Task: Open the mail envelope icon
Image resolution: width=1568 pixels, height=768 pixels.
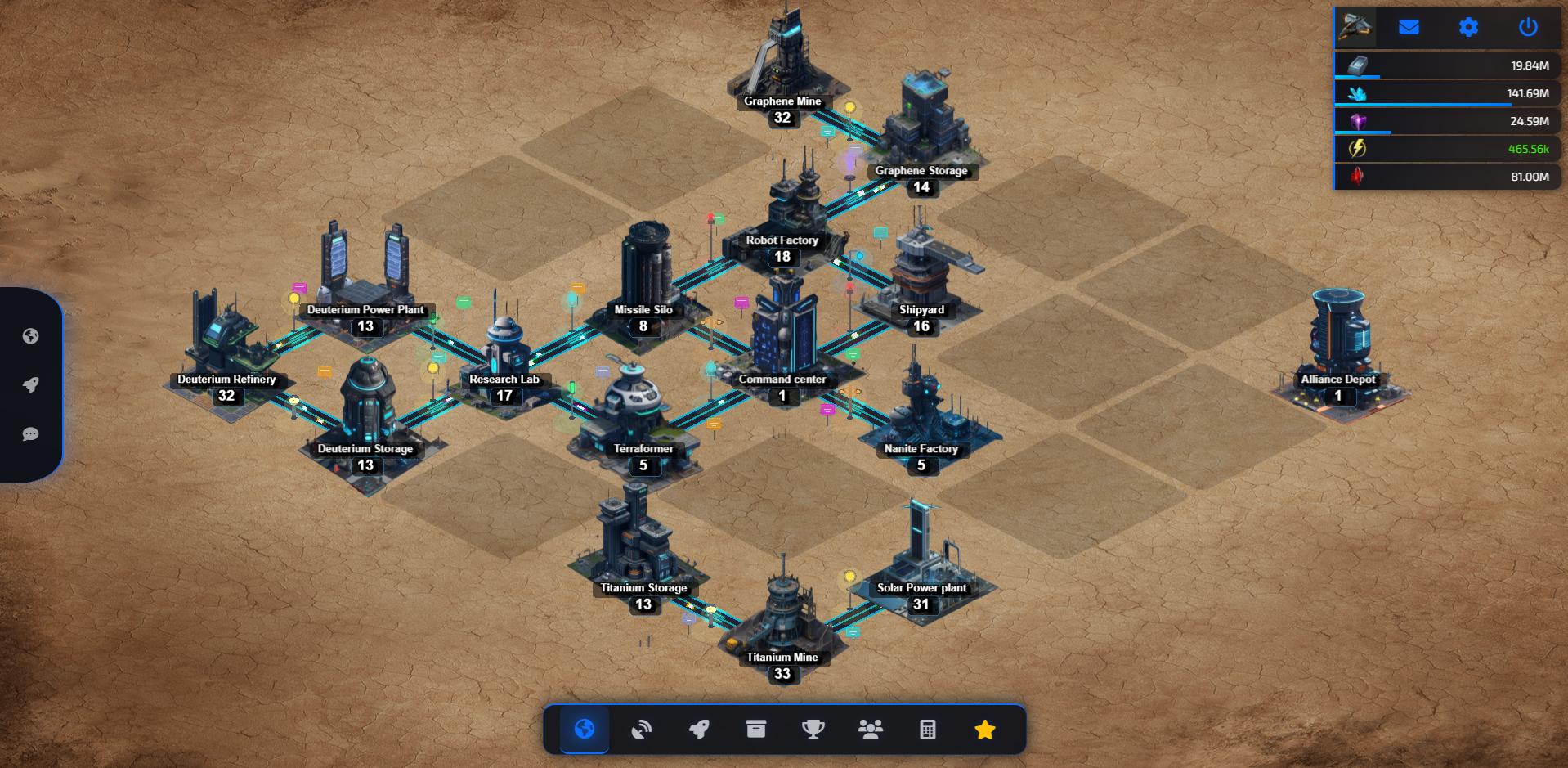Action: click(x=1409, y=27)
